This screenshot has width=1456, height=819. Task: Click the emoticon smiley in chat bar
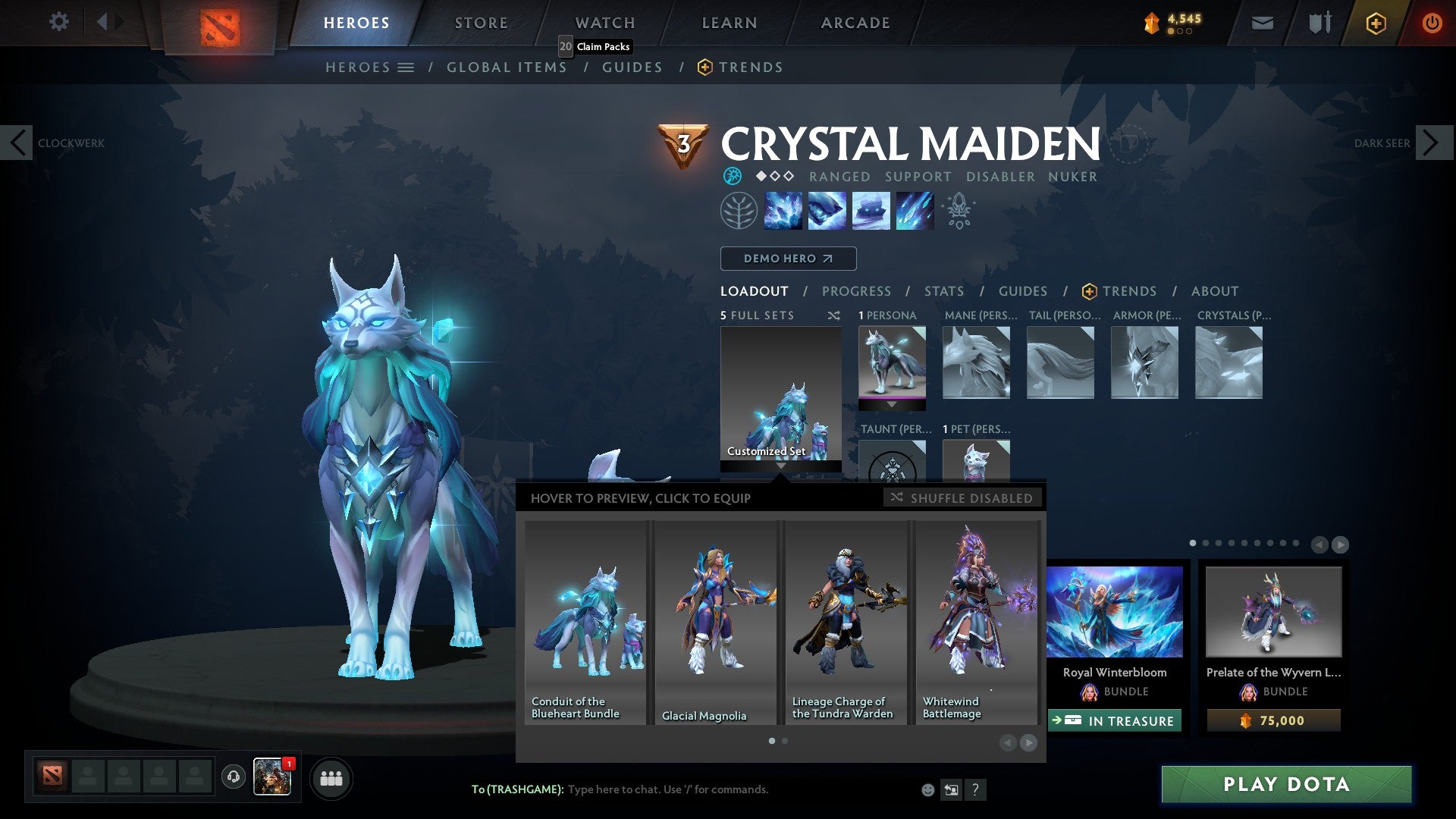(927, 789)
